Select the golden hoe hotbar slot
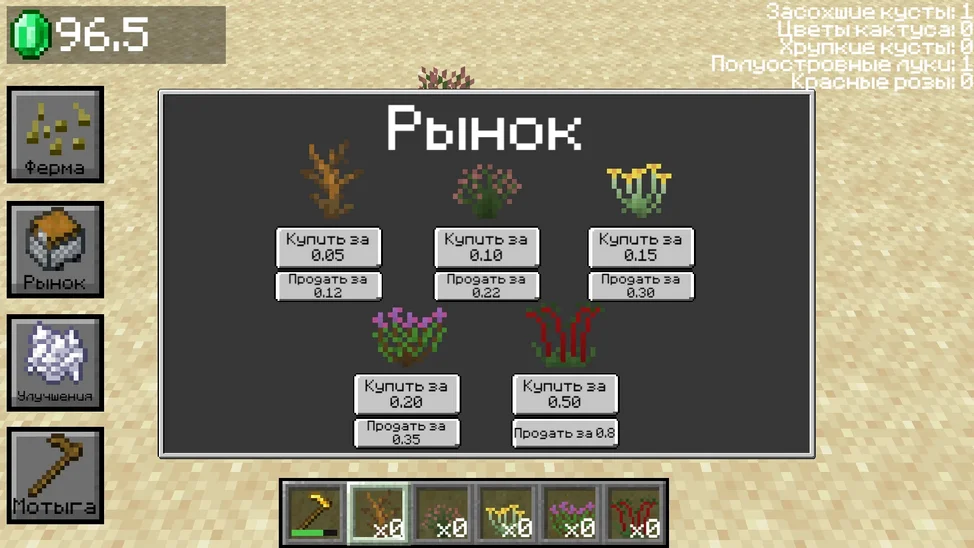The width and height of the screenshot is (974, 548). 314,513
